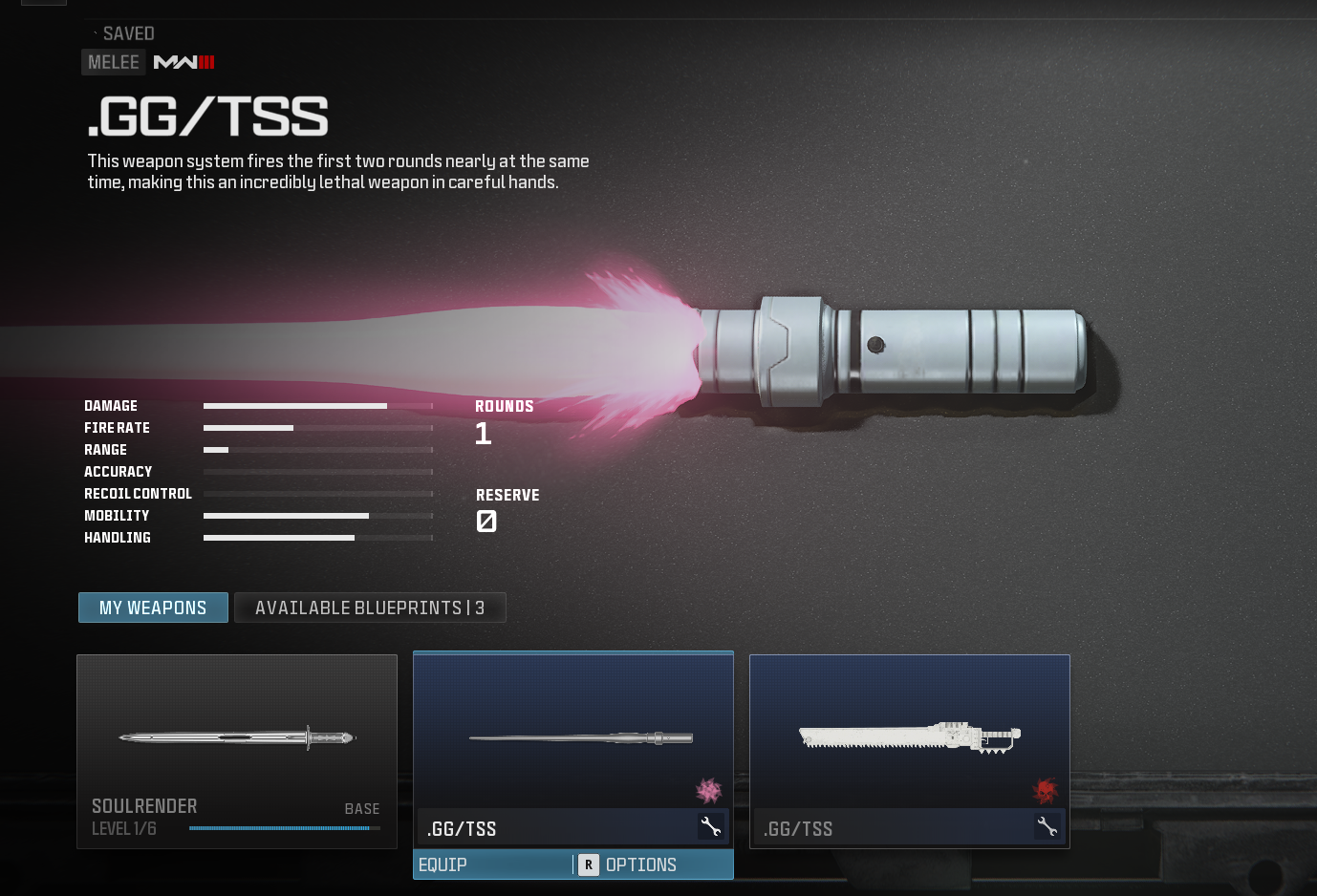This screenshot has height=896, width=1317.
Task: Click the wrench icon on the chainsaw blueprint
Action: tap(1047, 827)
